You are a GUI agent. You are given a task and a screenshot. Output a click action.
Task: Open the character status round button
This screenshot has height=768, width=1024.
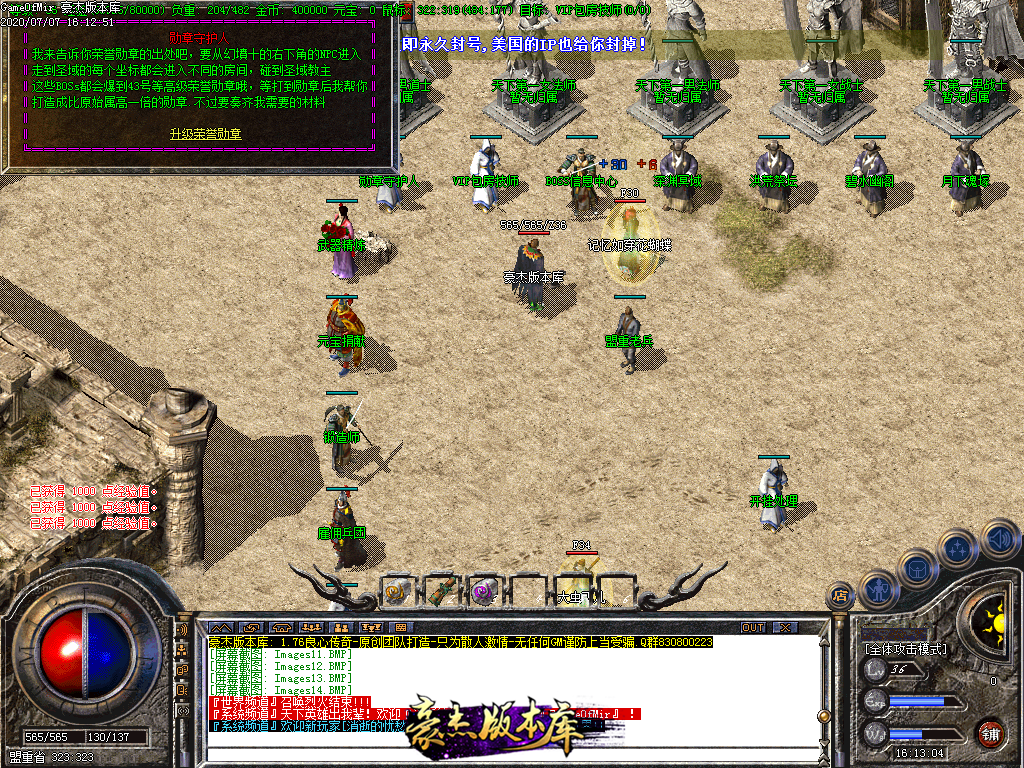877,589
